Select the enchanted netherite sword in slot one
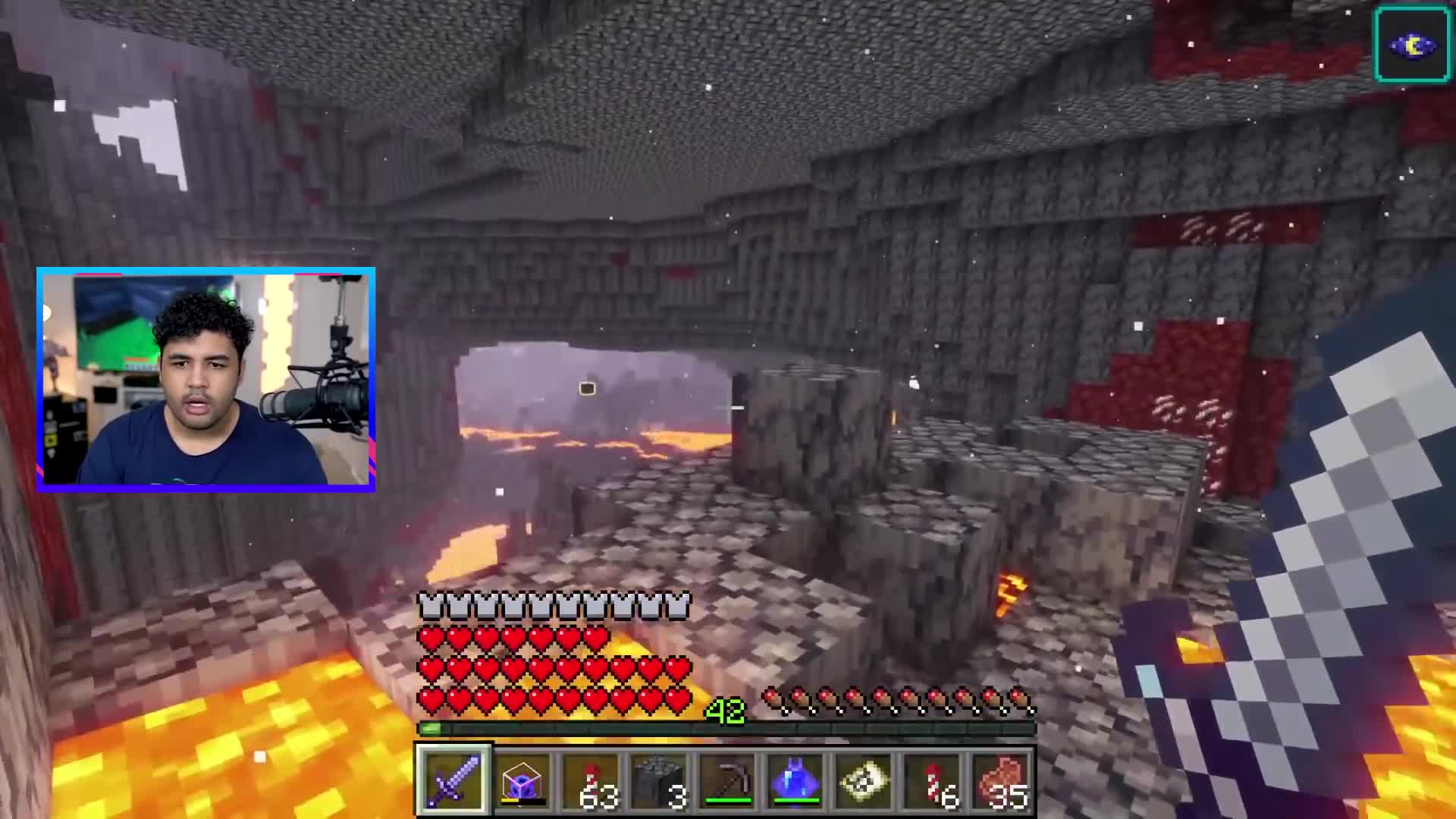Screen dimensions: 1456x819 (x=453, y=780)
